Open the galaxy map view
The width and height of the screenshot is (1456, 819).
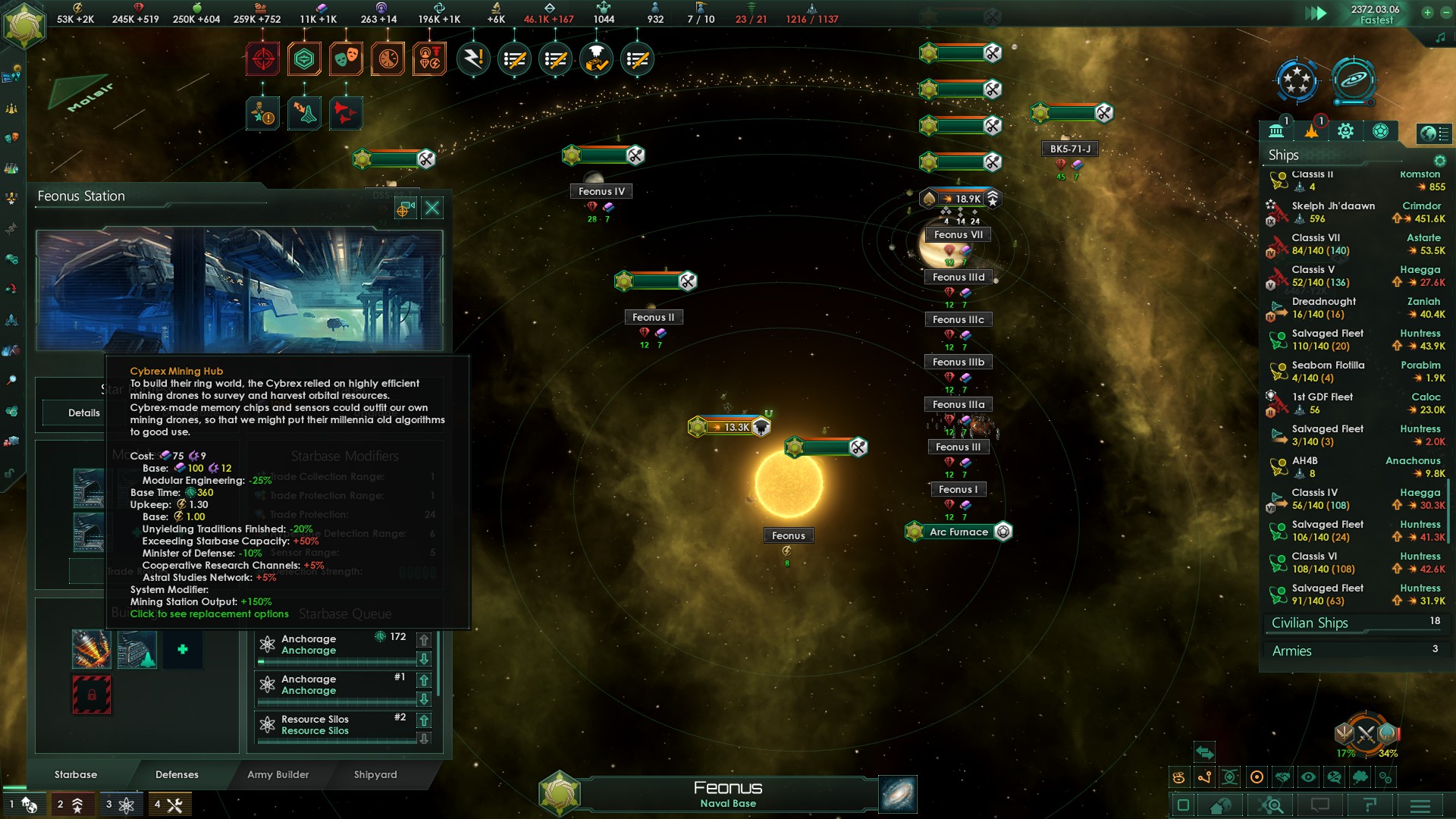coord(898,794)
